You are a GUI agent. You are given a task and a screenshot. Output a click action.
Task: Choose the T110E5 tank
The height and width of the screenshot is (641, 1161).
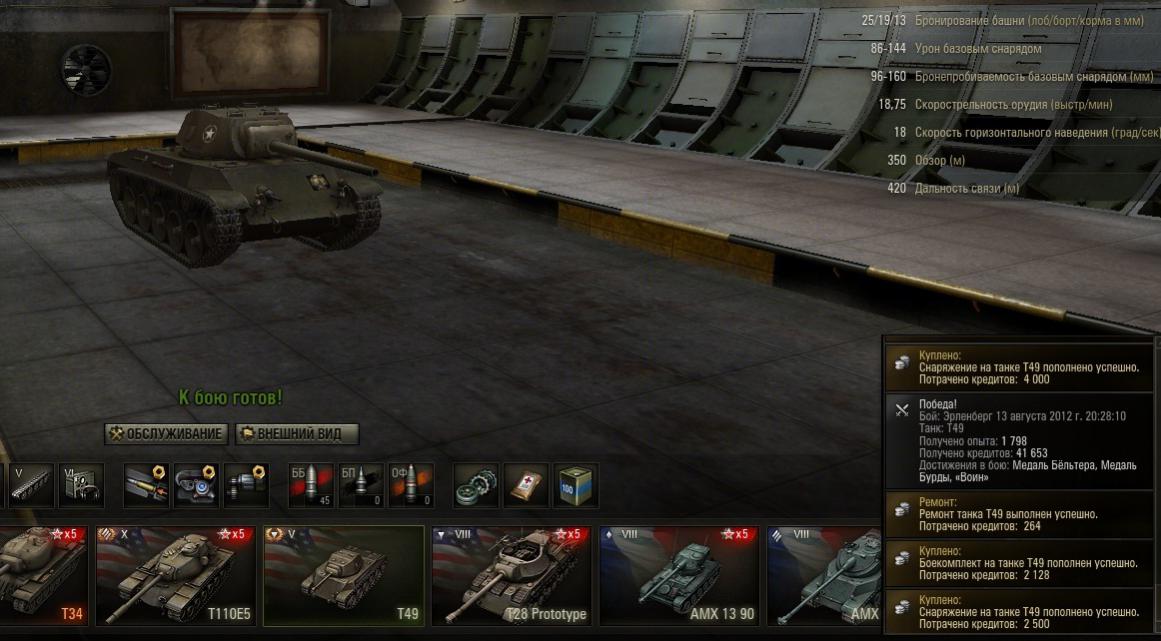(176, 574)
